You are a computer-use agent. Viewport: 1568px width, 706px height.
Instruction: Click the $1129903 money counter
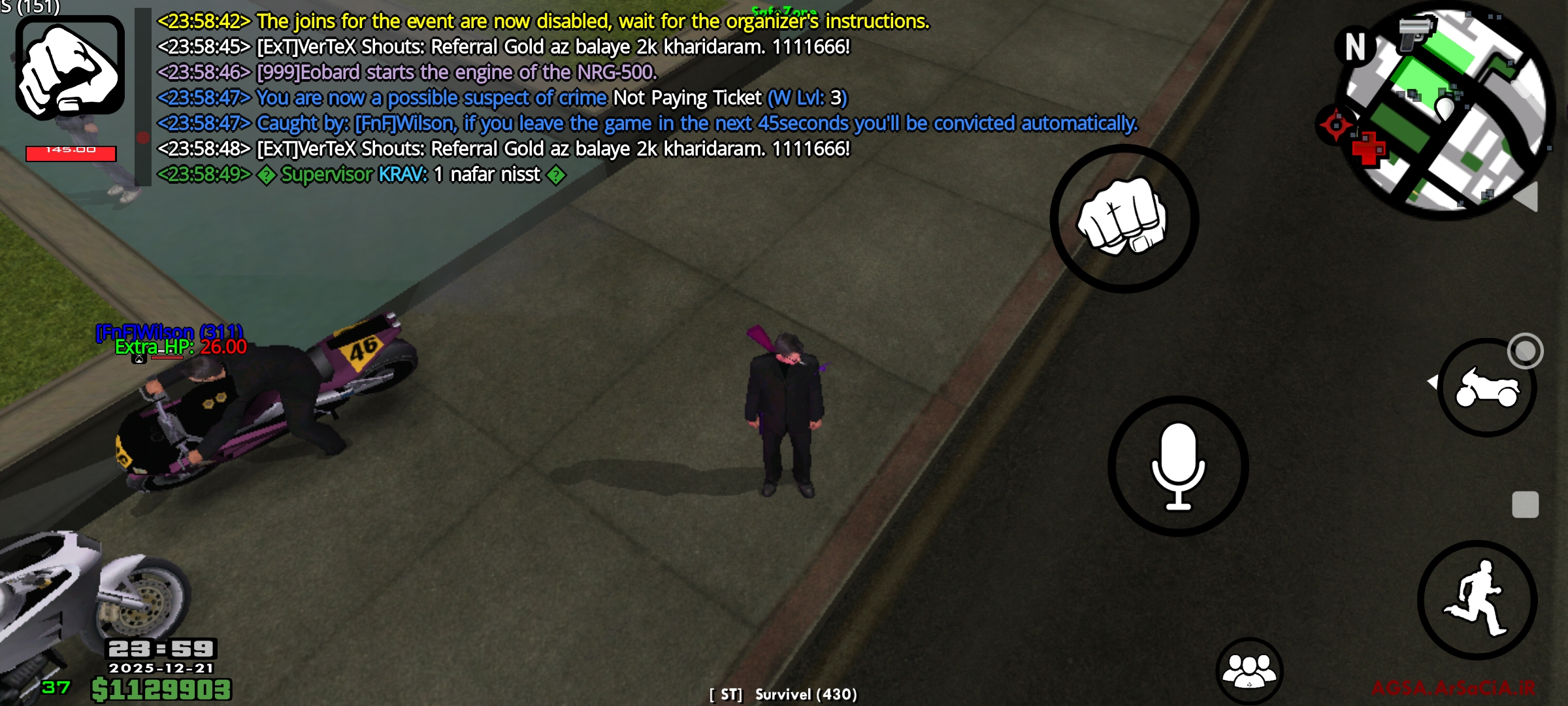pos(161,687)
